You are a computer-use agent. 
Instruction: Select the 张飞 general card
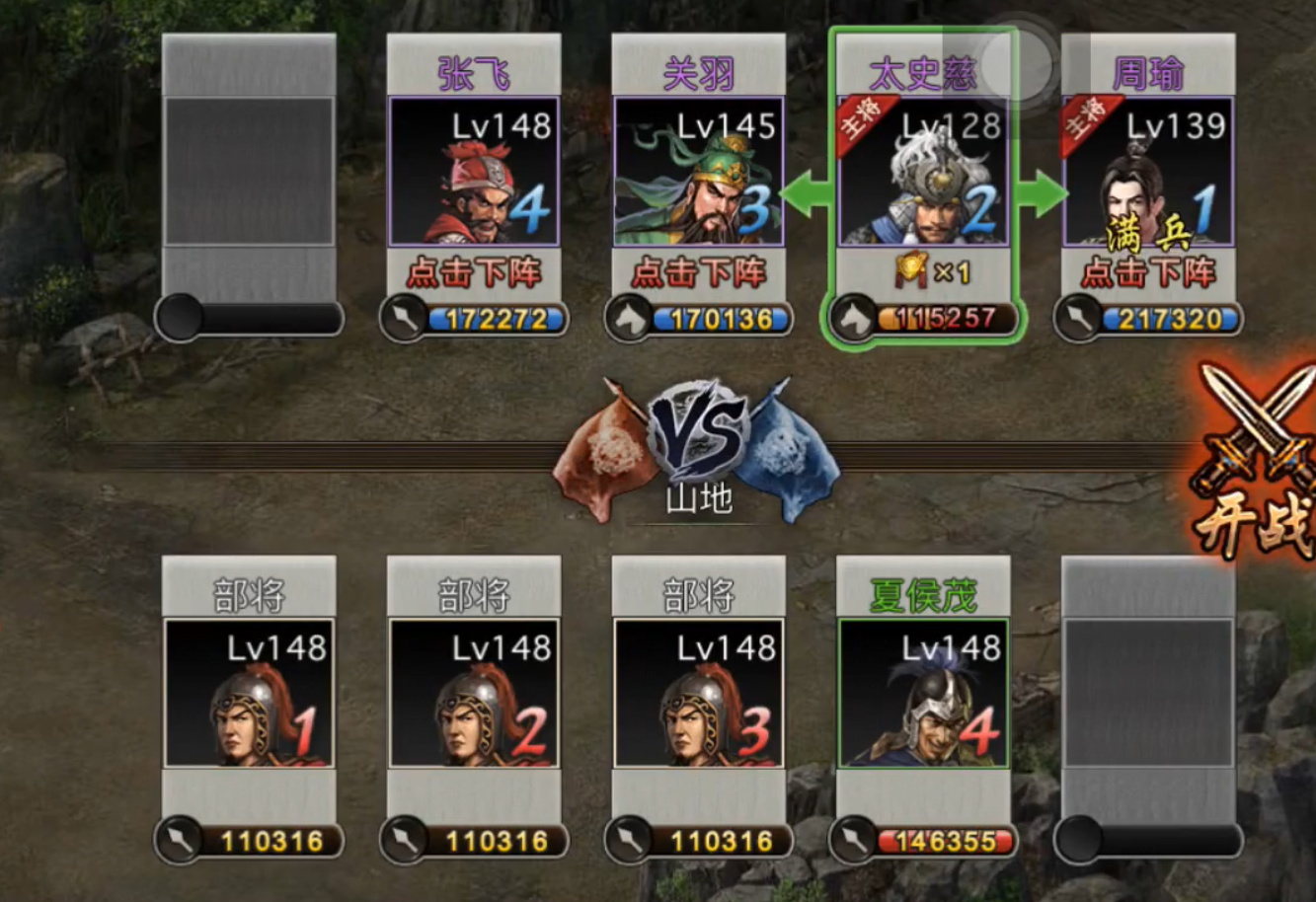(474, 171)
